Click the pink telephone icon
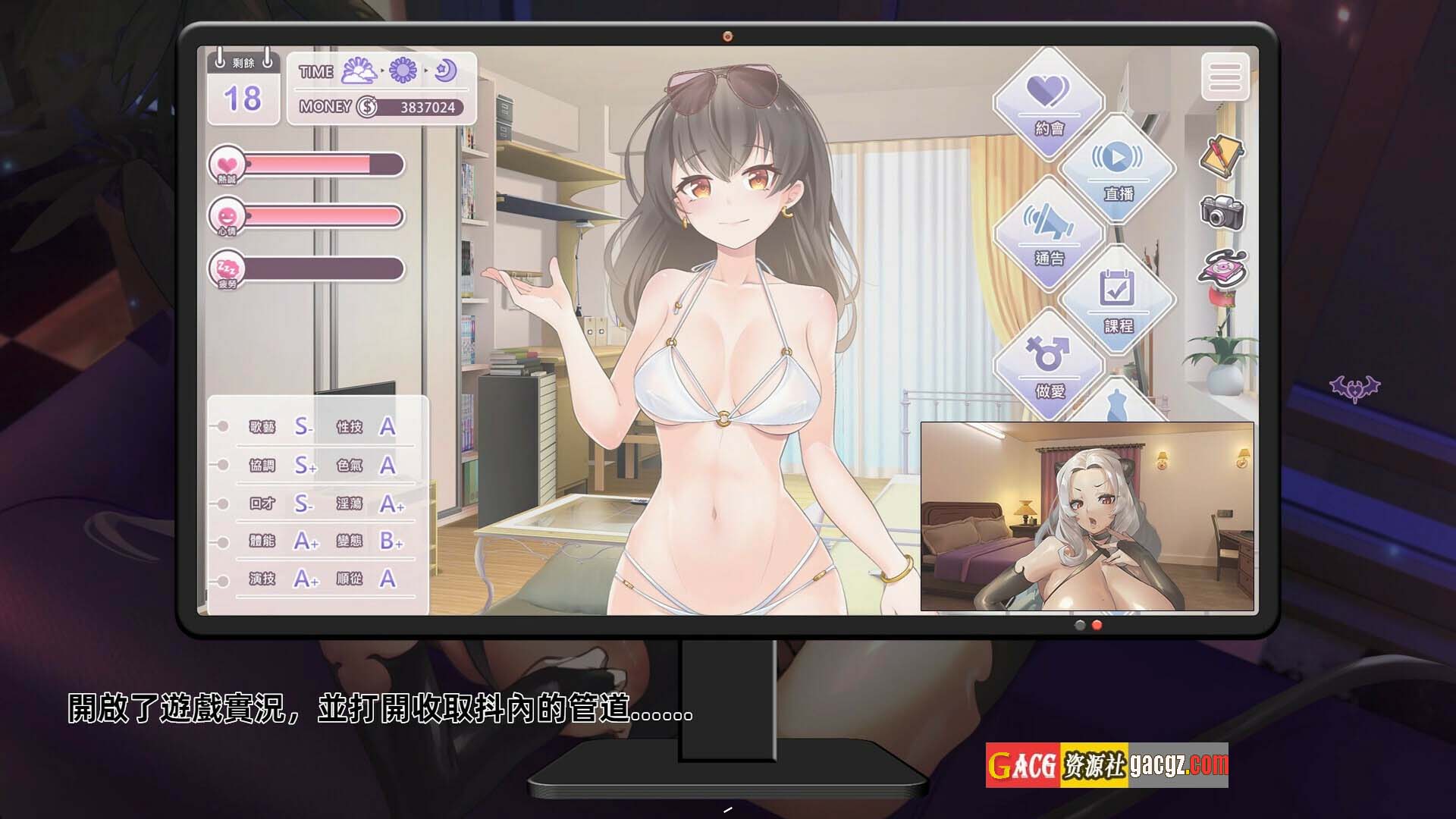The width and height of the screenshot is (1456, 819). point(1222,268)
